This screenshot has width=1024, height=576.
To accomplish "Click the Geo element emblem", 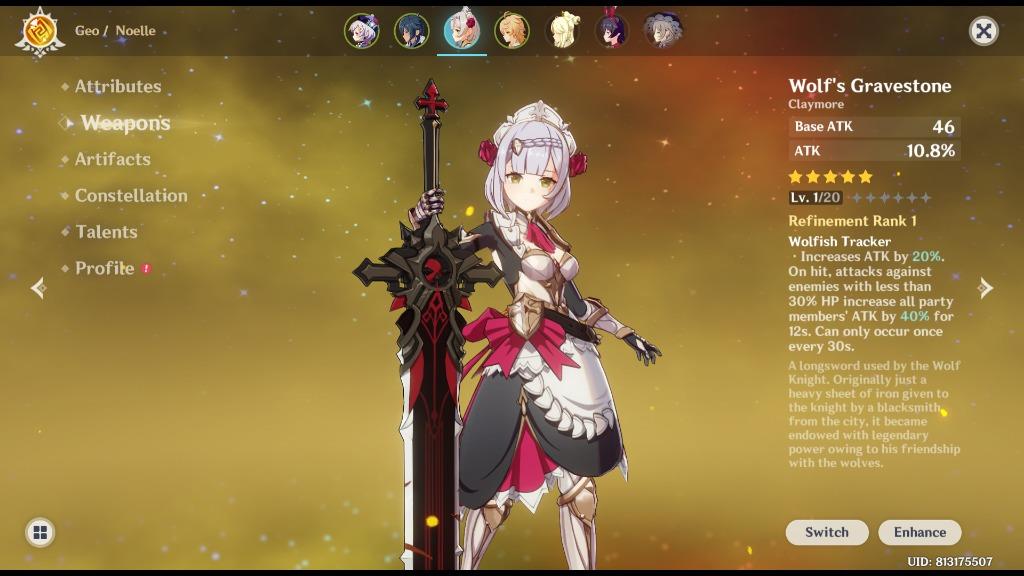I will click(40, 31).
